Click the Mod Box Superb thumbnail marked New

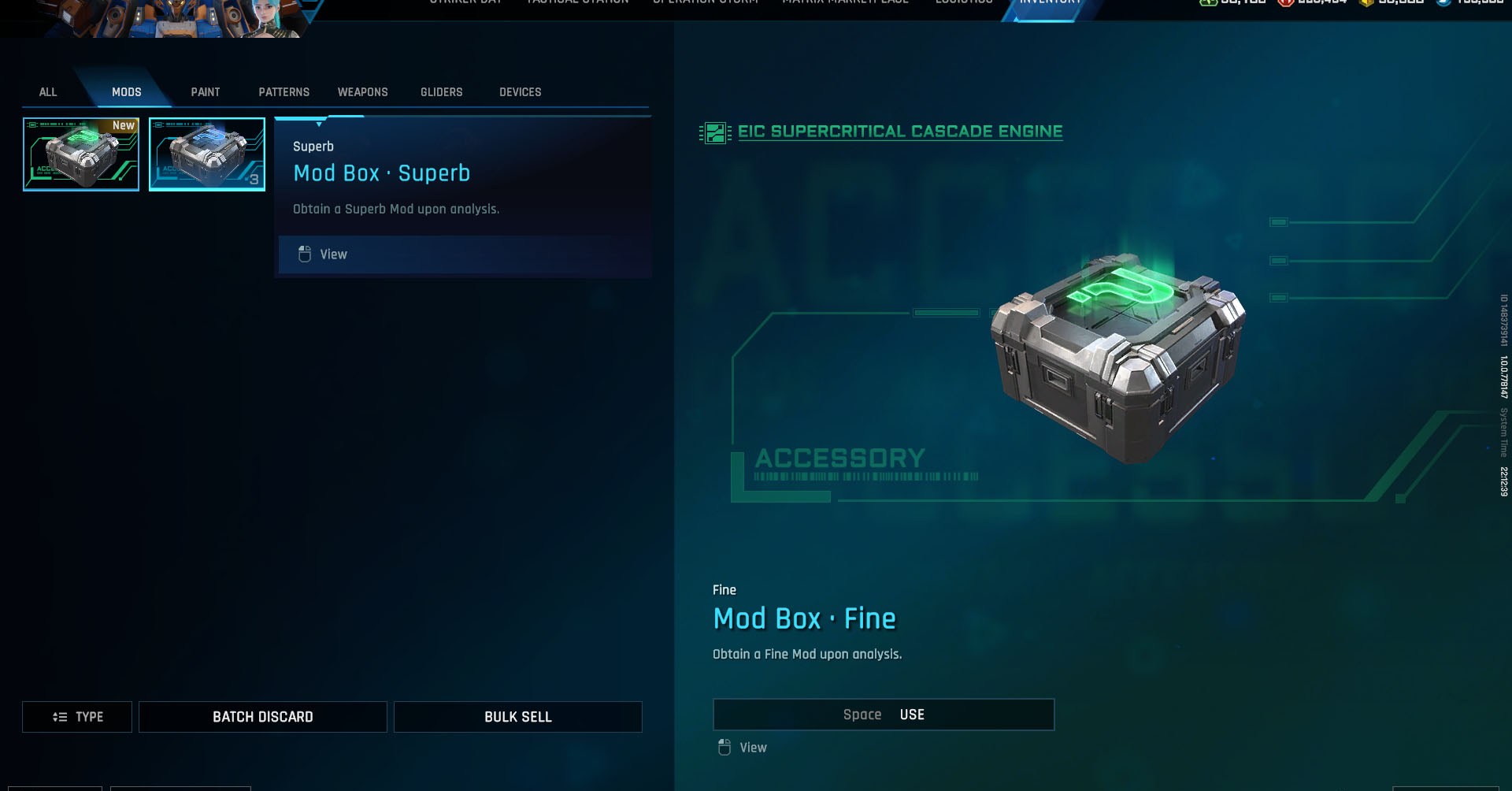pos(80,154)
